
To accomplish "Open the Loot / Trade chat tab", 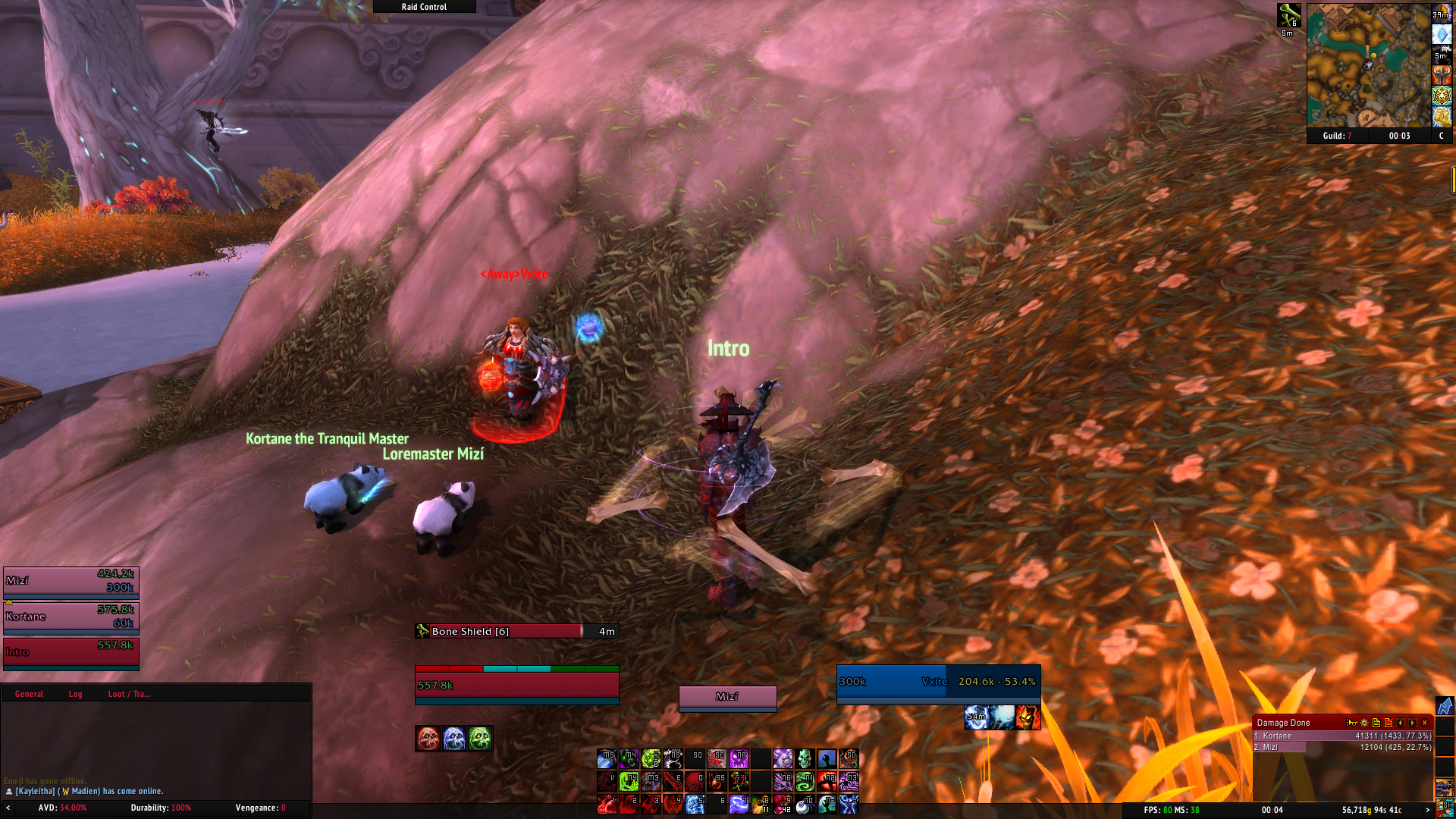I will [x=129, y=694].
